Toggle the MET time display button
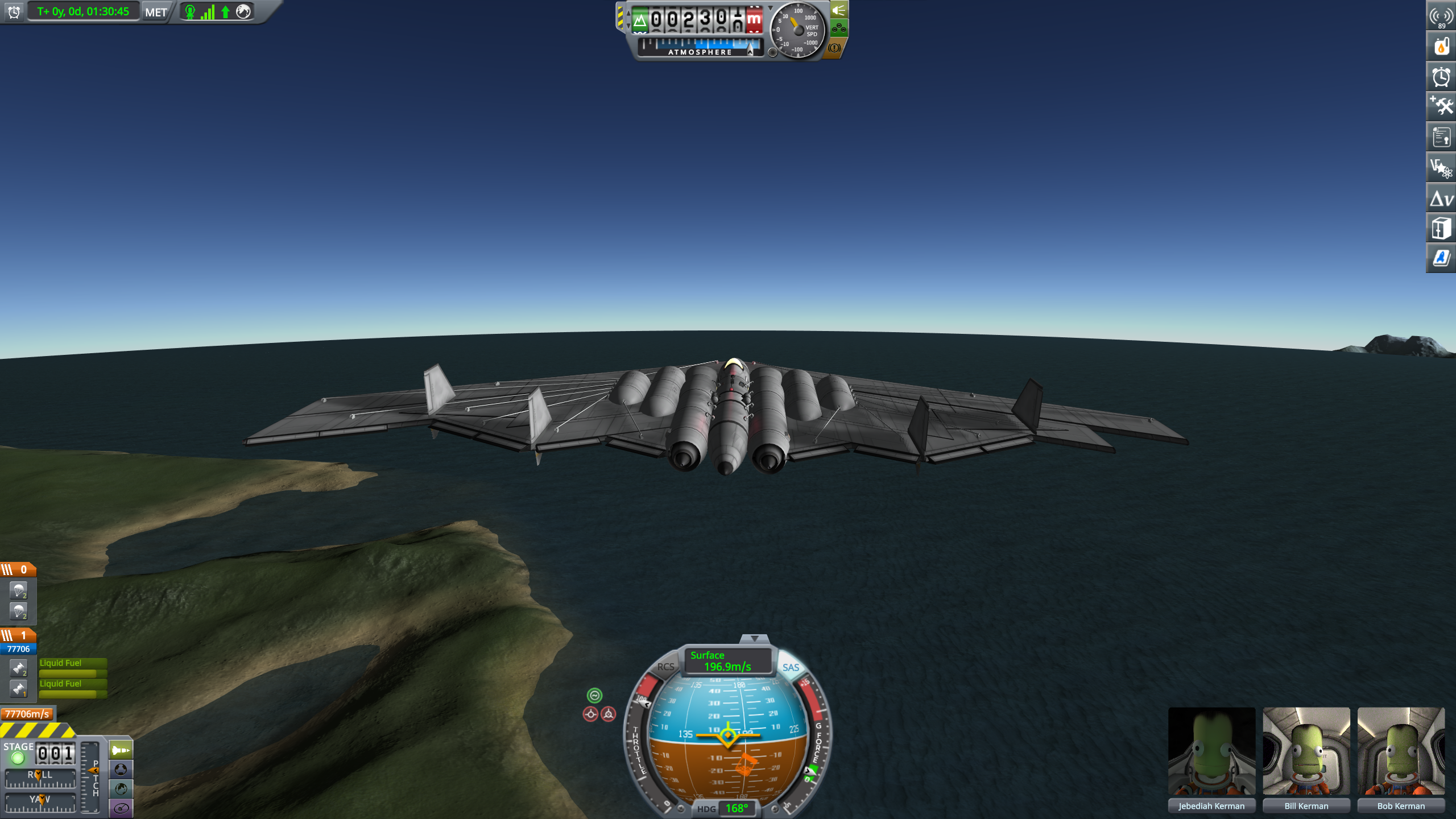 pyautogui.click(x=156, y=12)
